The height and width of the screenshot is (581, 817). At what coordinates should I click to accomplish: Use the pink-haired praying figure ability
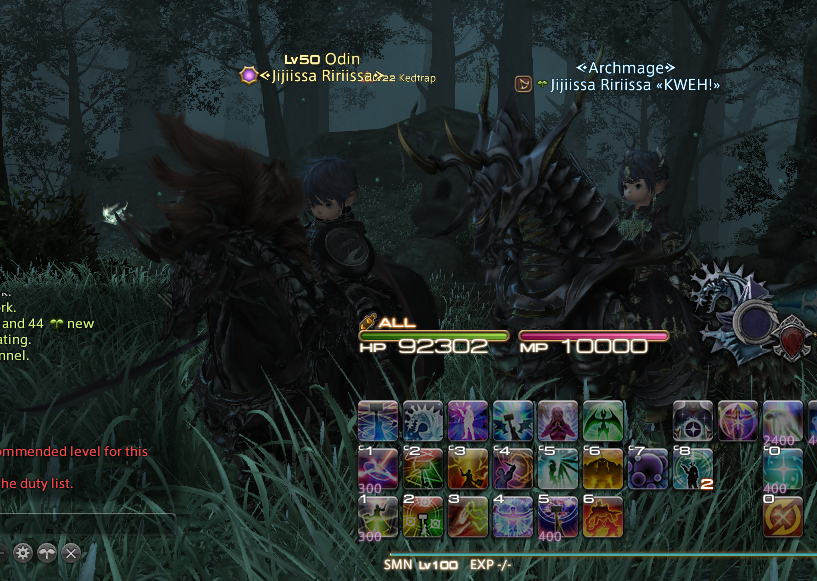coord(558,420)
